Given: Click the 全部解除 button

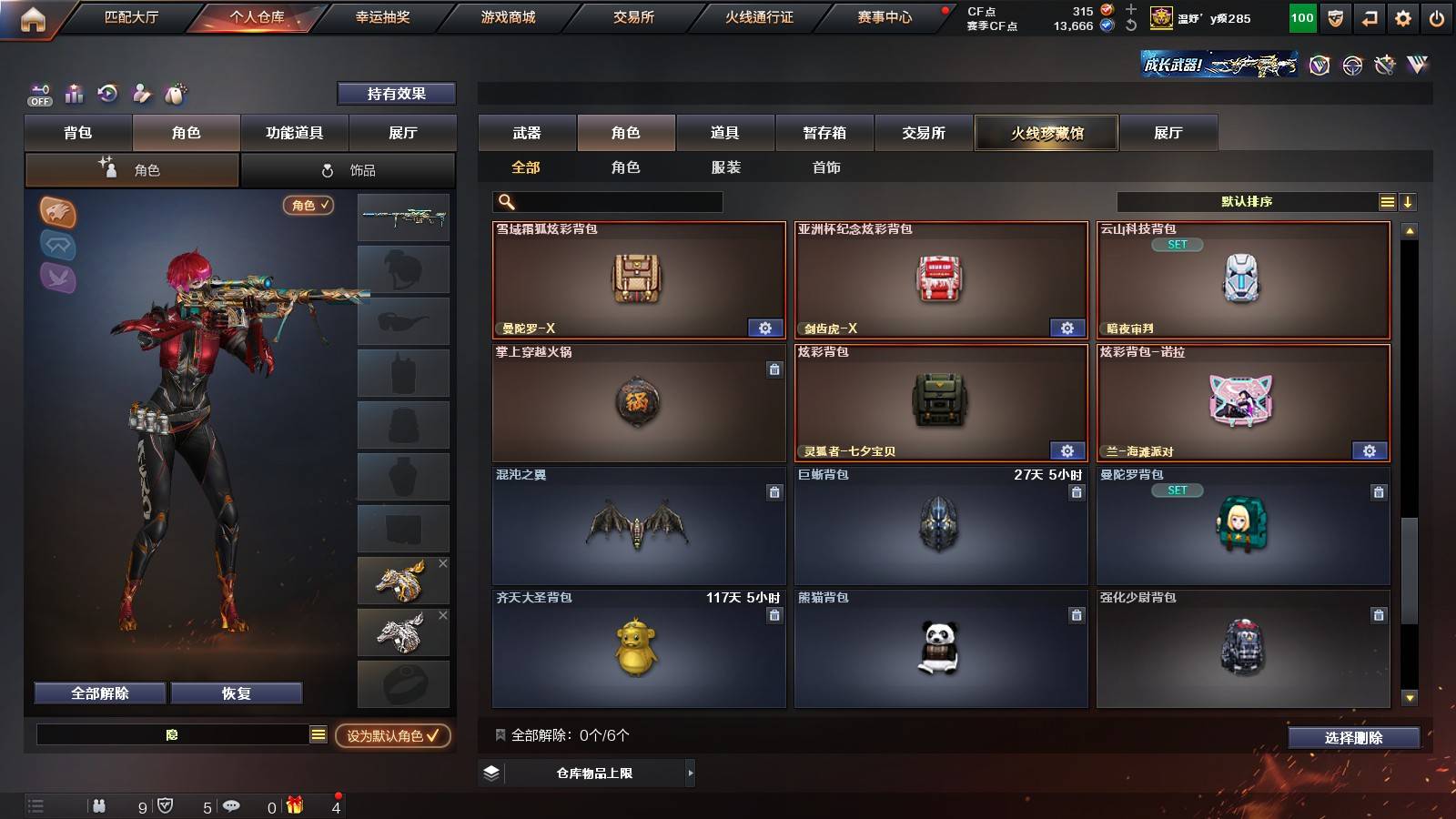Looking at the screenshot, I should (98, 693).
